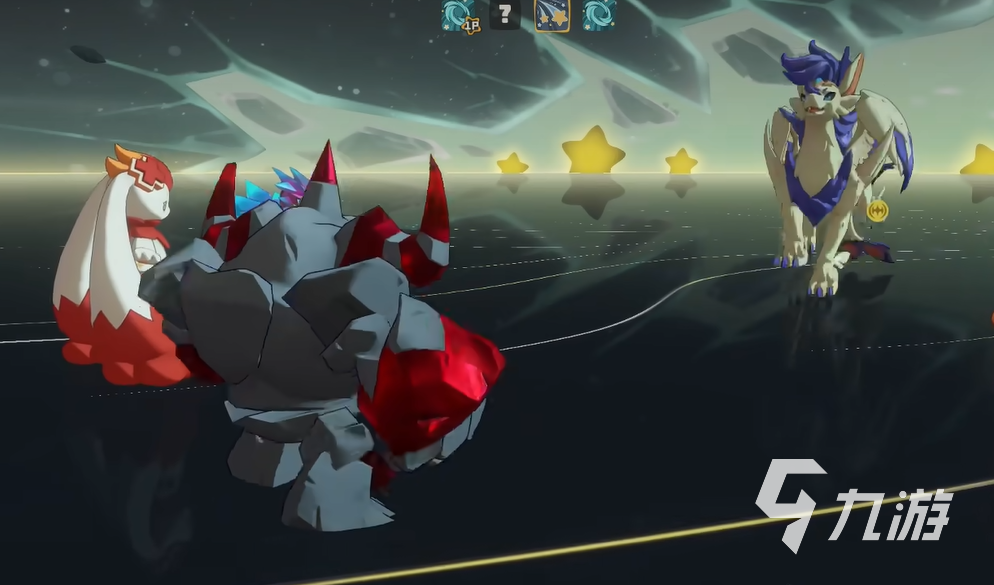Choose the highlighted shooting star card
Image resolution: width=994 pixels, height=585 pixels.
(x=552, y=15)
